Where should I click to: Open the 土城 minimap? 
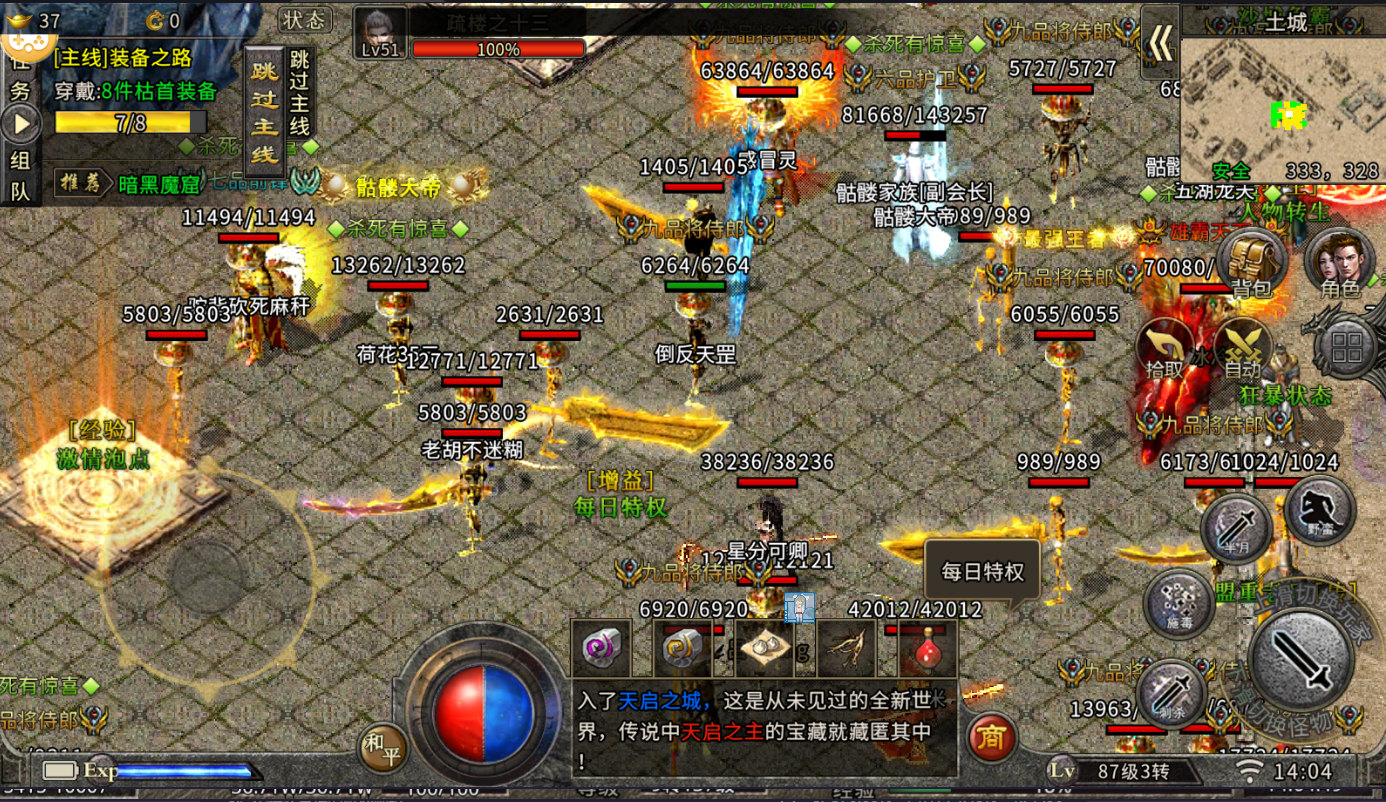point(1282,100)
